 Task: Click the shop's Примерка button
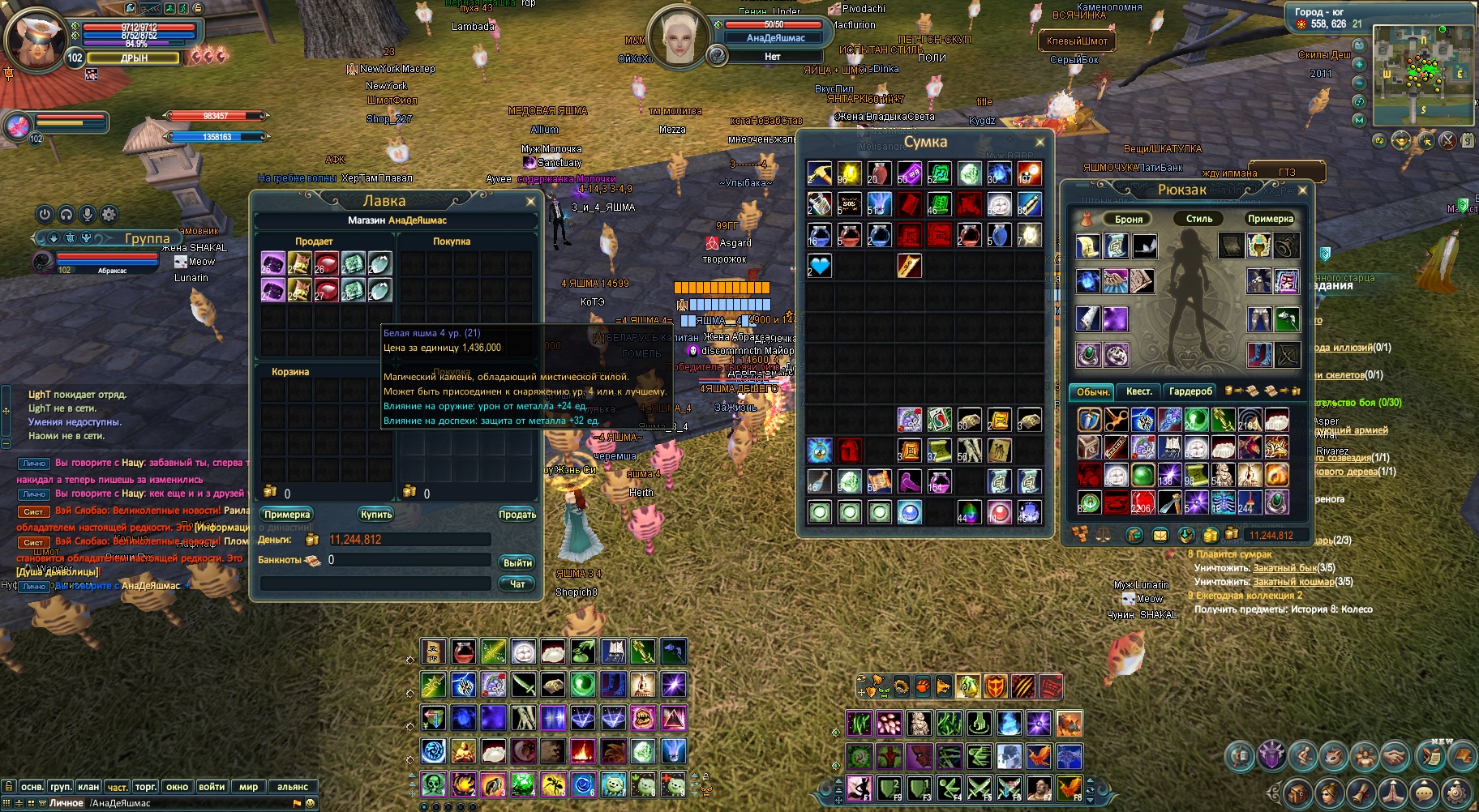tap(287, 515)
